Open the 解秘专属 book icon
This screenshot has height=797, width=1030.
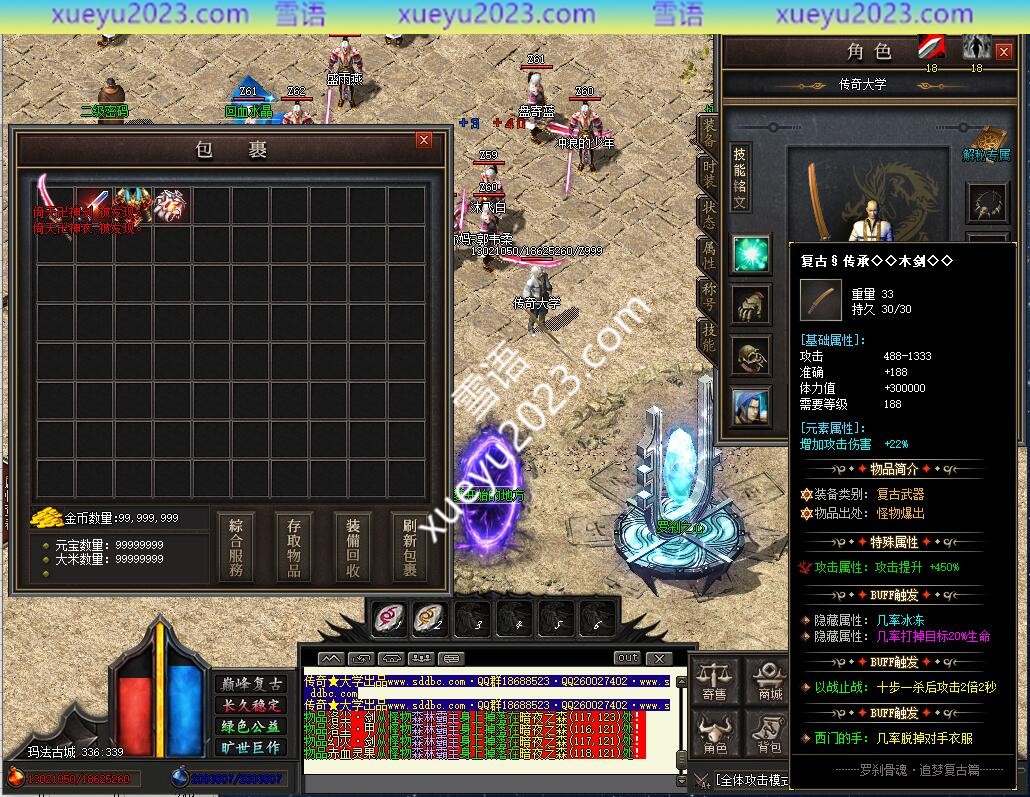986,142
